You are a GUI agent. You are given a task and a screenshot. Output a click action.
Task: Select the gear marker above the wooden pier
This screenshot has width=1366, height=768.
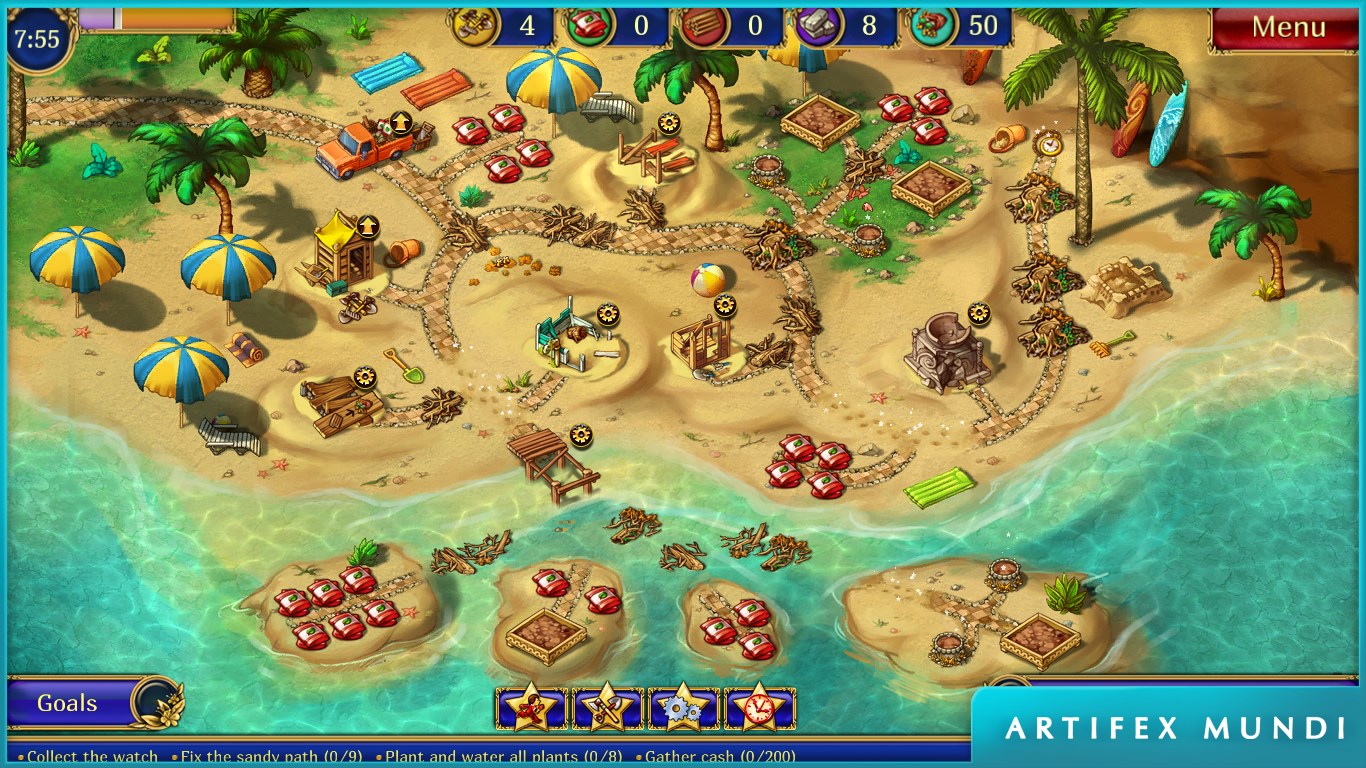581,436
